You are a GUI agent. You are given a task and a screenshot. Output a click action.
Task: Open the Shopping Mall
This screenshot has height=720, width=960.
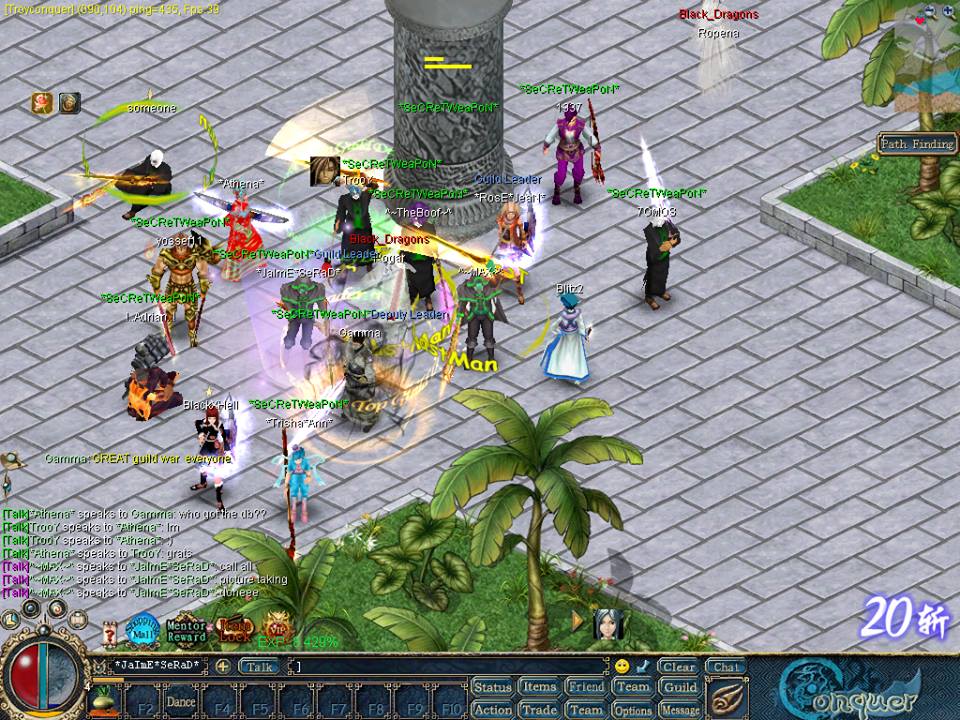pyautogui.click(x=143, y=630)
